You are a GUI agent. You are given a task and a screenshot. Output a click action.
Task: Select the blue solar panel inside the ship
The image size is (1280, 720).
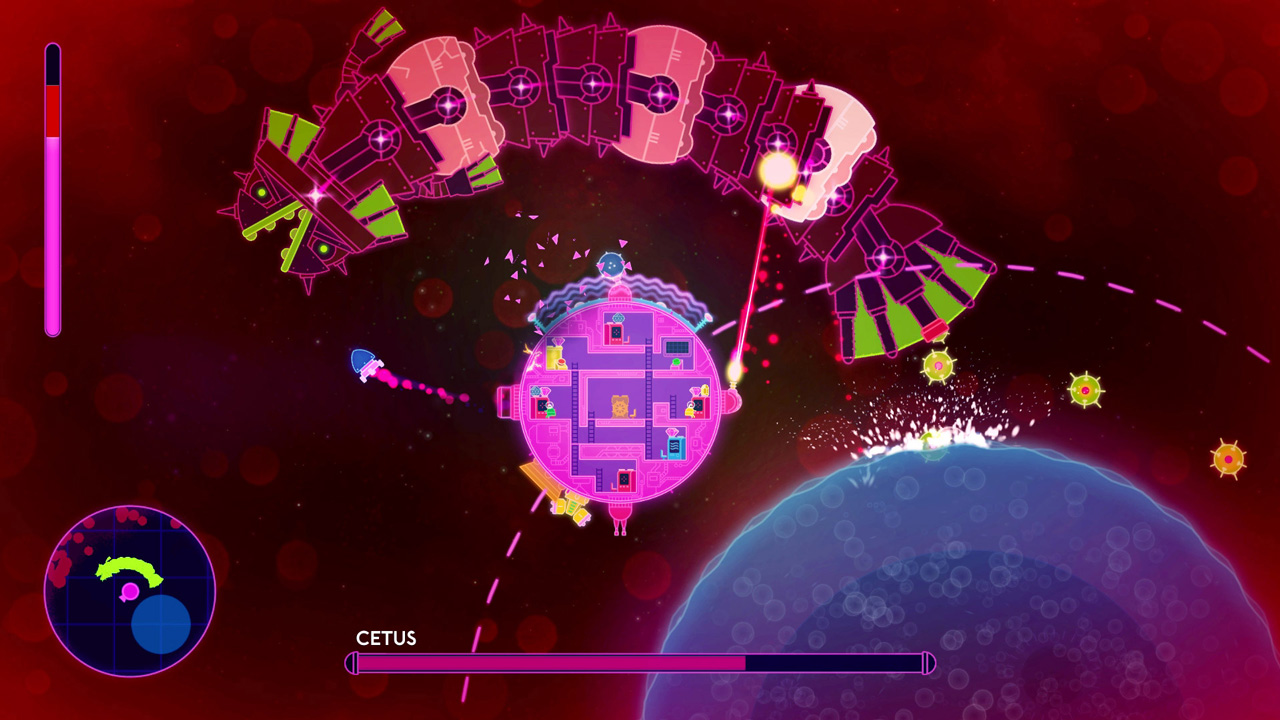[x=676, y=347]
